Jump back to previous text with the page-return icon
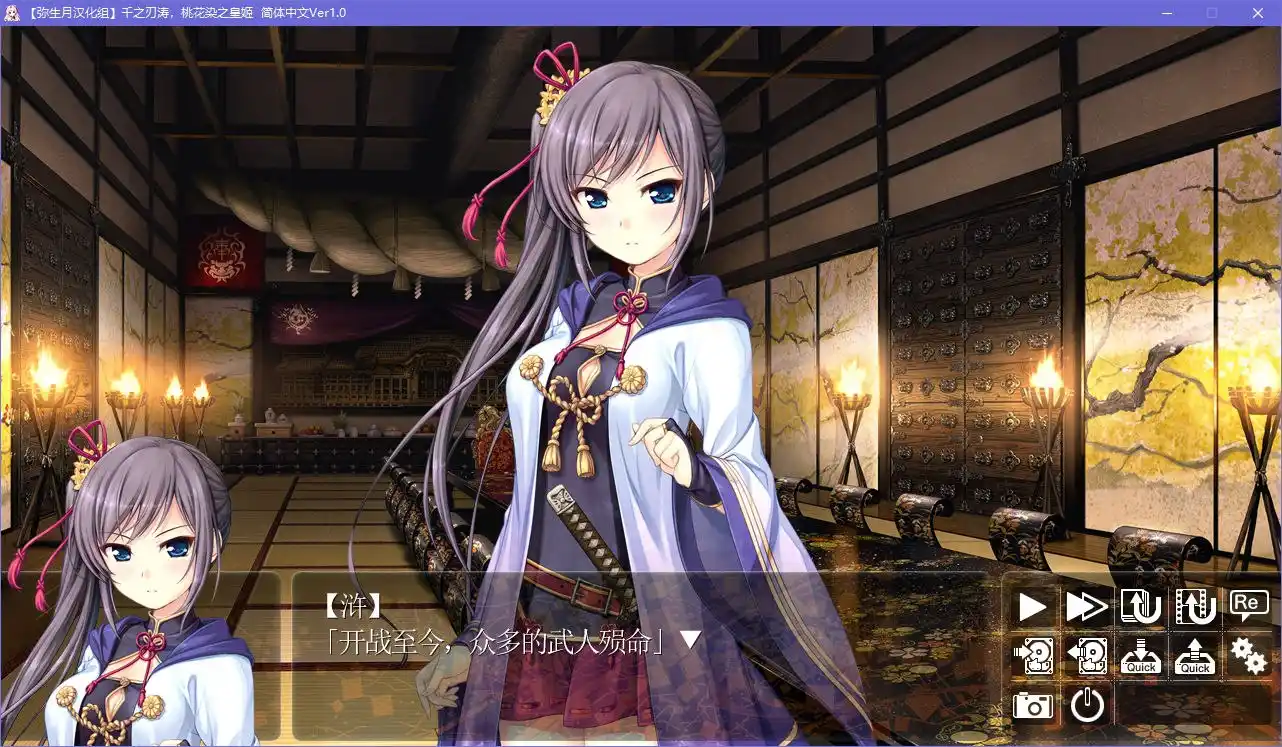 click(1140, 606)
